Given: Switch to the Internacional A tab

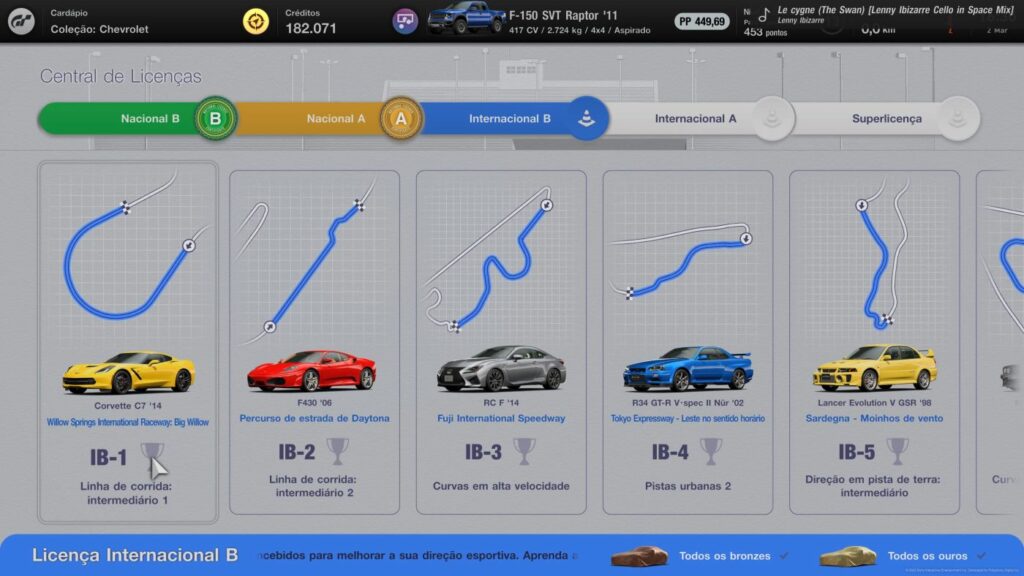Looking at the screenshot, I should coord(696,119).
